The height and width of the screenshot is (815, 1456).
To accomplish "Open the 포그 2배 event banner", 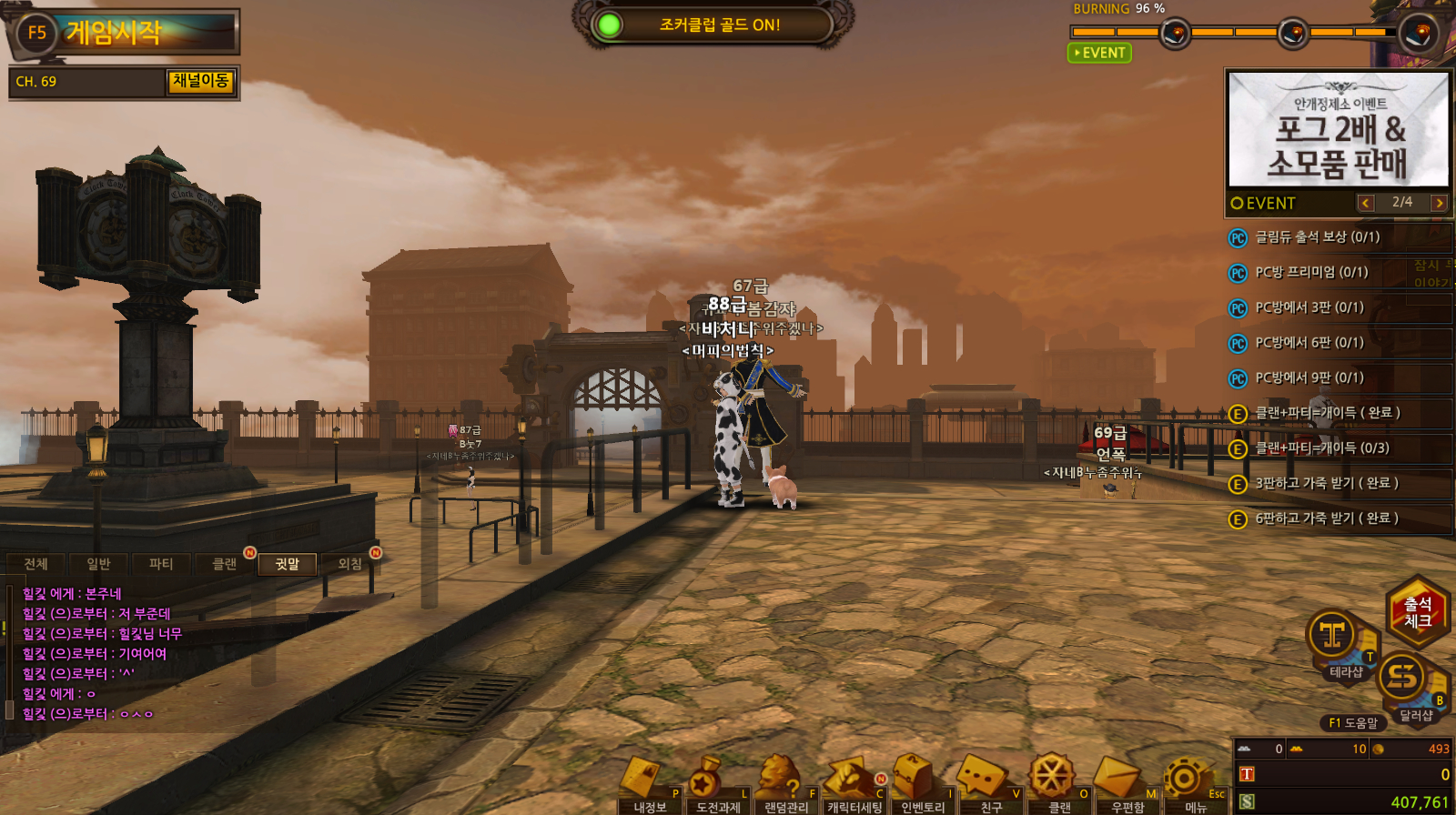I will (x=1338, y=130).
